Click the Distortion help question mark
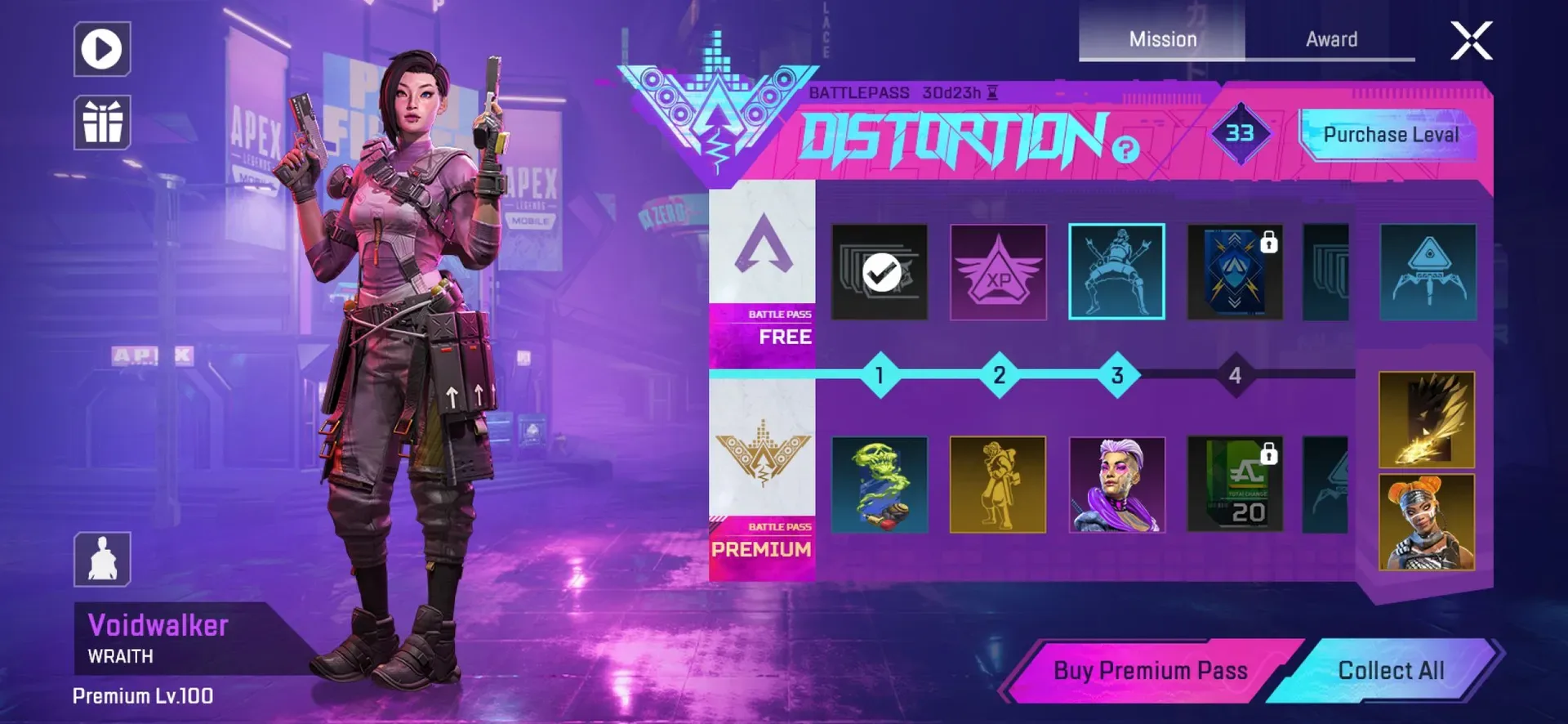 click(1125, 150)
